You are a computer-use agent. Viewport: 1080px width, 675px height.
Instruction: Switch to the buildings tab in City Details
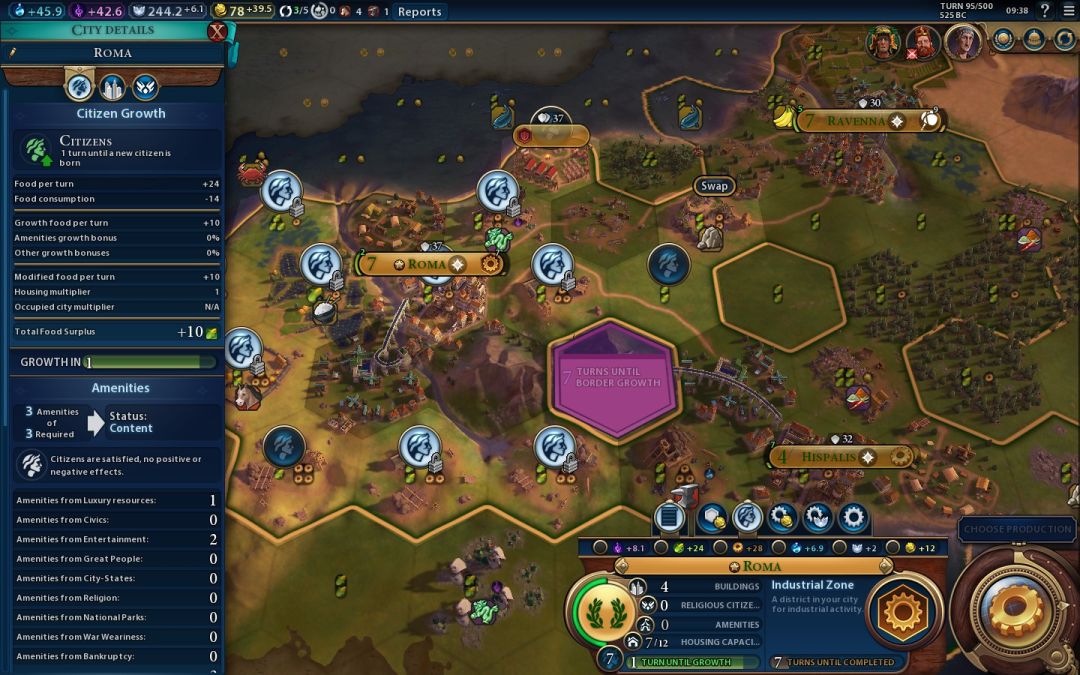click(x=112, y=87)
